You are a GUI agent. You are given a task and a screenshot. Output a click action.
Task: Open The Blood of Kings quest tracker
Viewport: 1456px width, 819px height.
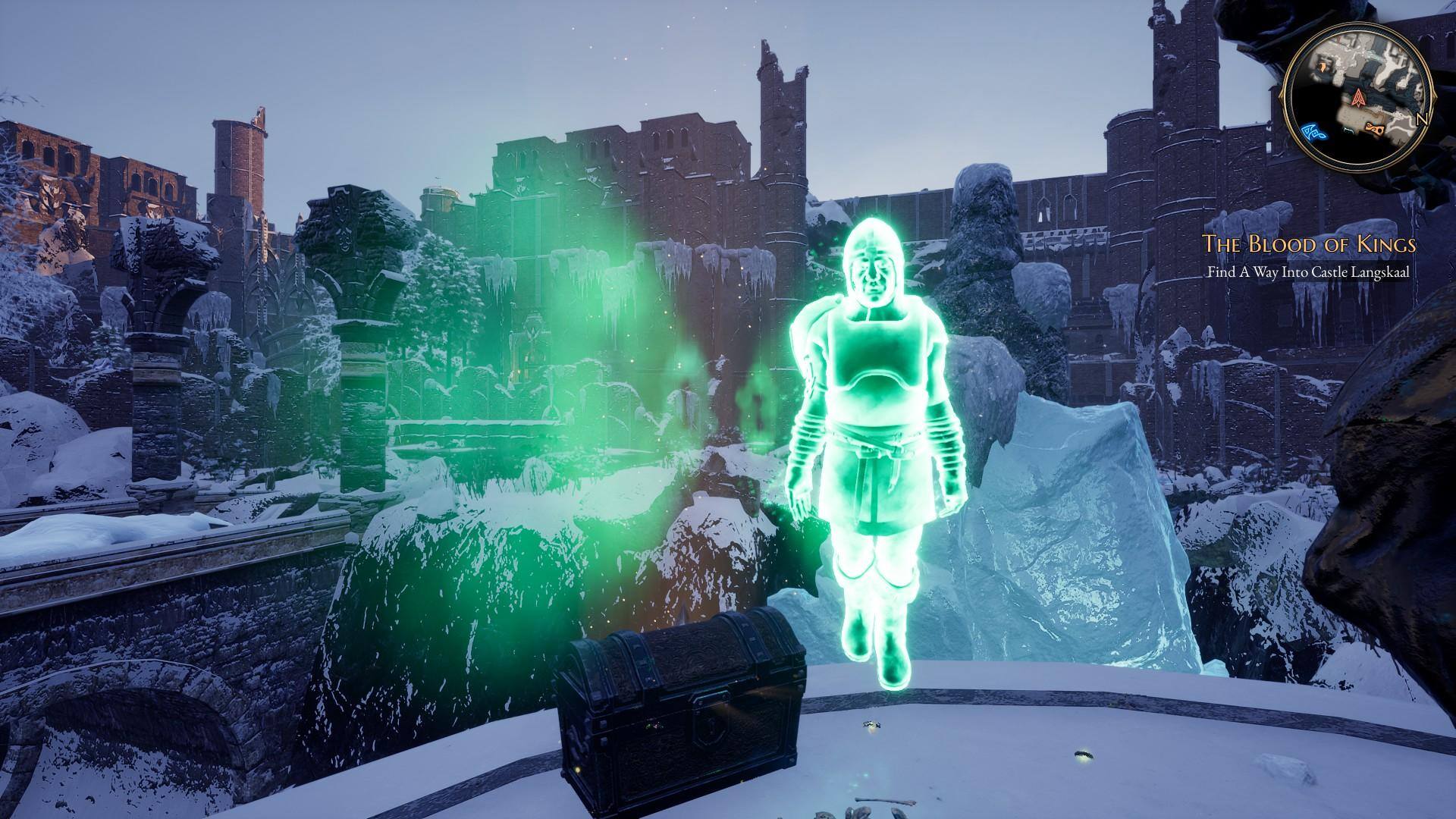tap(1309, 244)
